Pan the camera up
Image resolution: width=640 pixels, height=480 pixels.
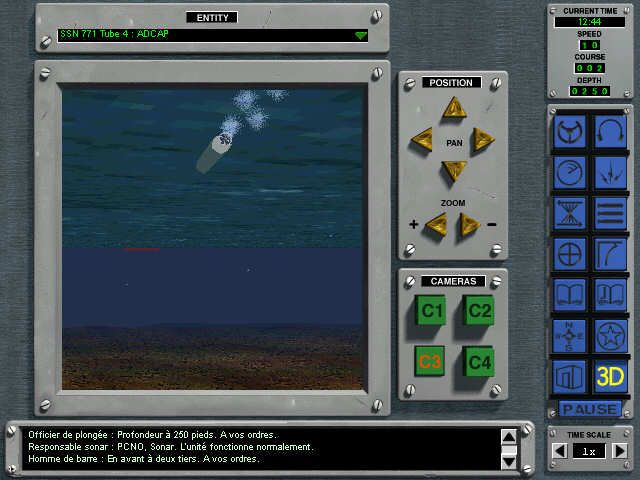455,109
